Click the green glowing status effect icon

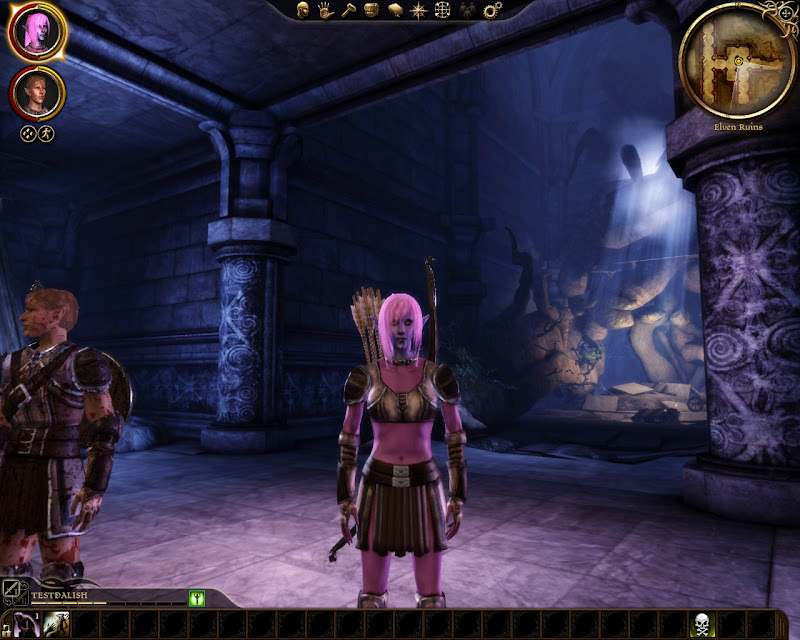[x=197, y=598]
